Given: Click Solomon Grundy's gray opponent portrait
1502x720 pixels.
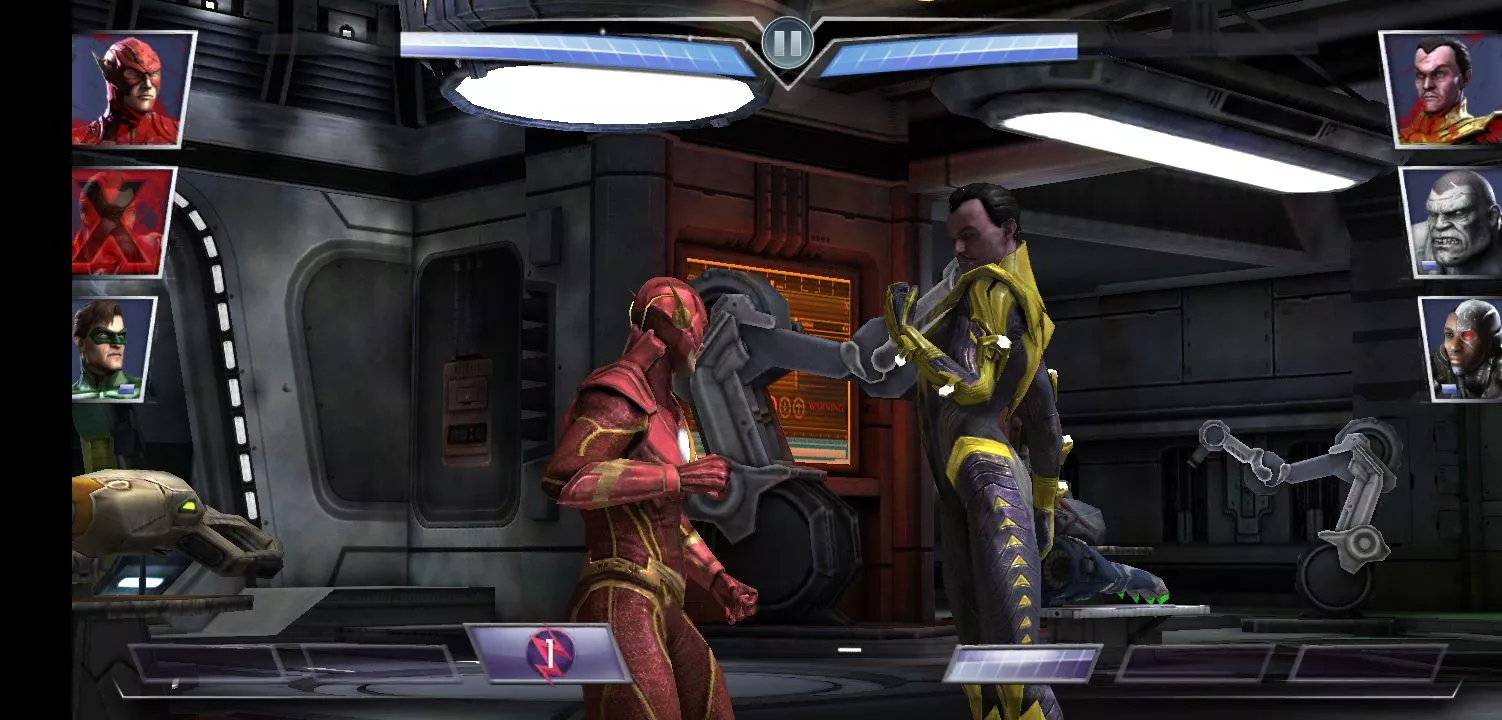Looking at the screenshot, I should coord(1453,222).
